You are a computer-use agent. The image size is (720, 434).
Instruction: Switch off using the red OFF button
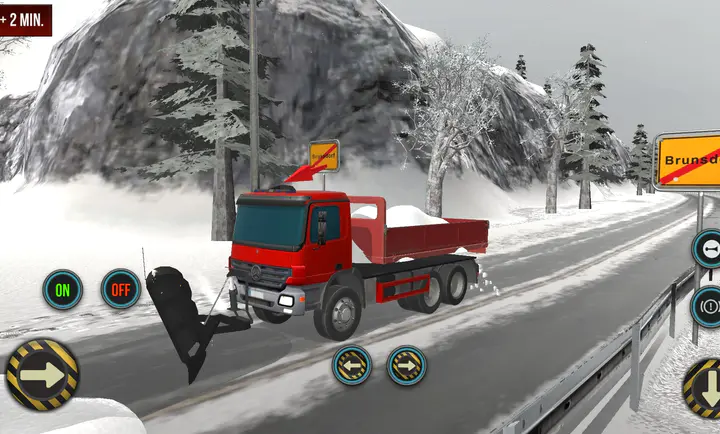[x=121, y=290]
